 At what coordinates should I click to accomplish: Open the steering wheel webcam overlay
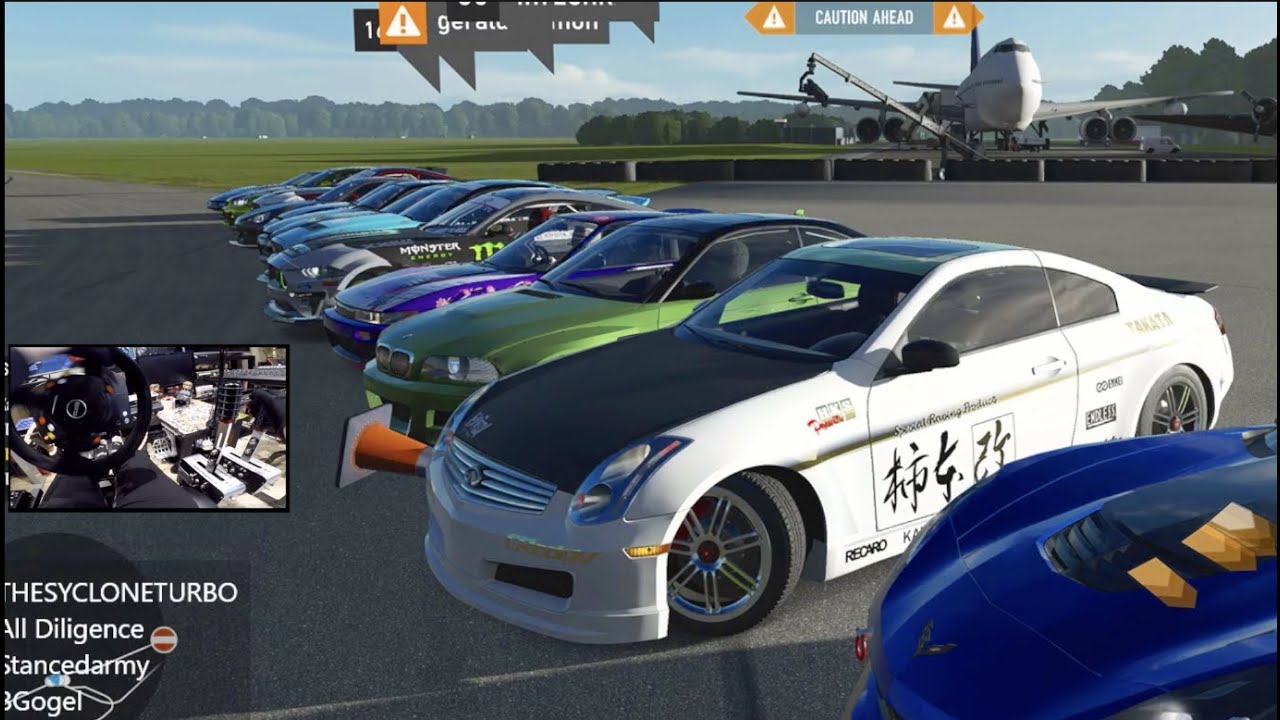148,428
